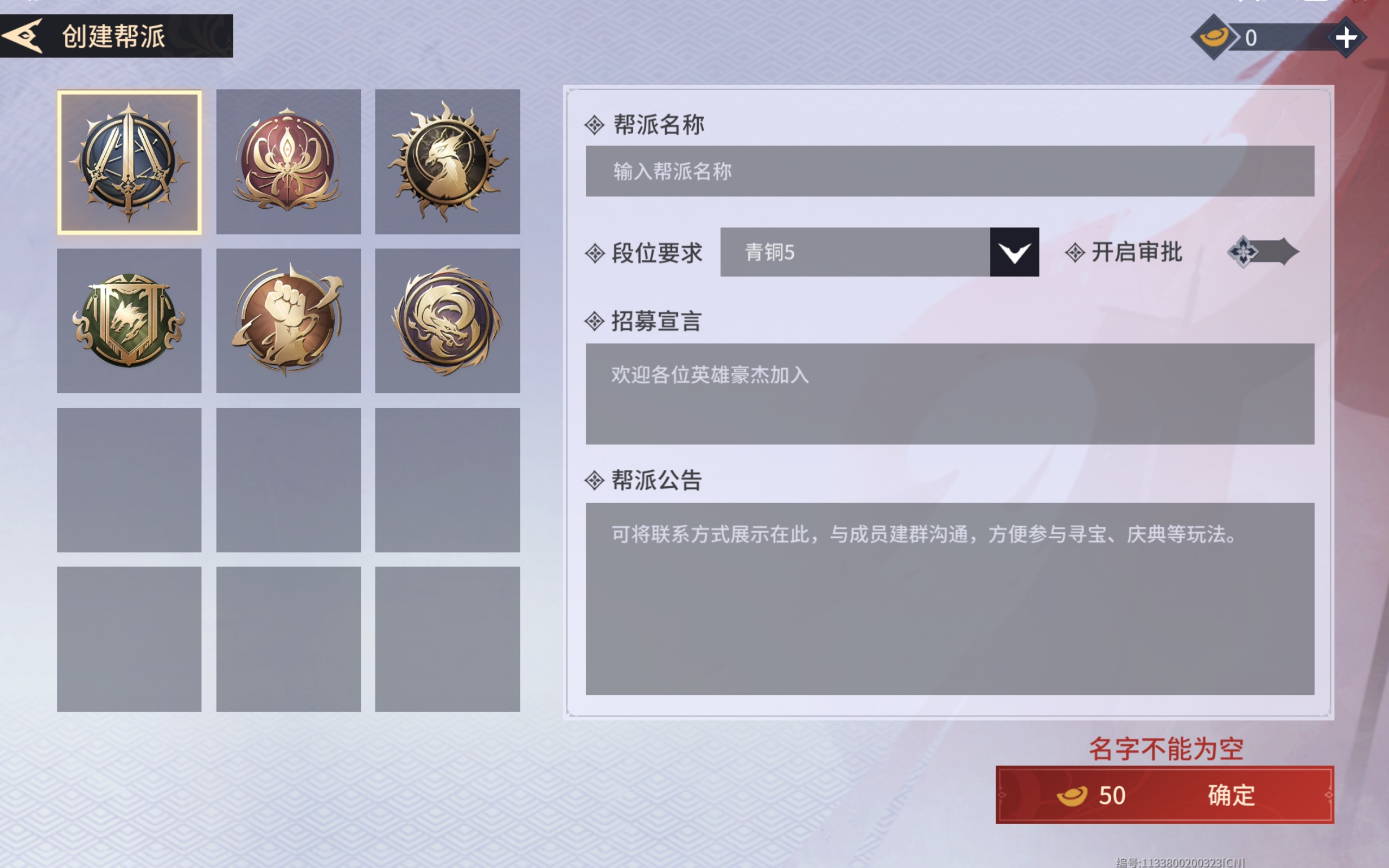Toggle the 开启审批 approval switch
Image resolution: width=1389 pixels, height=868 pixels.
[x=1261, y=251]
